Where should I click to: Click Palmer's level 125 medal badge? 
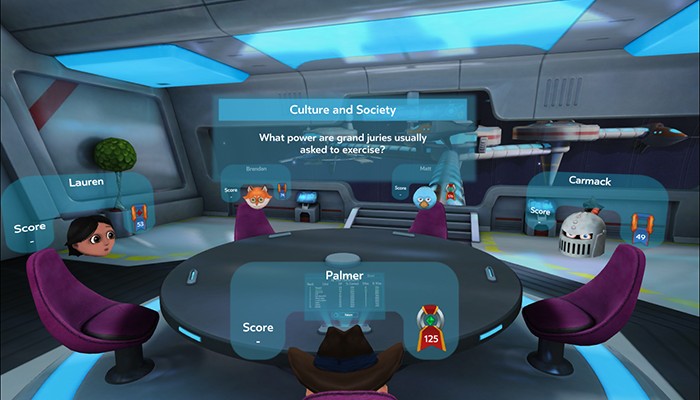(431, 330)
